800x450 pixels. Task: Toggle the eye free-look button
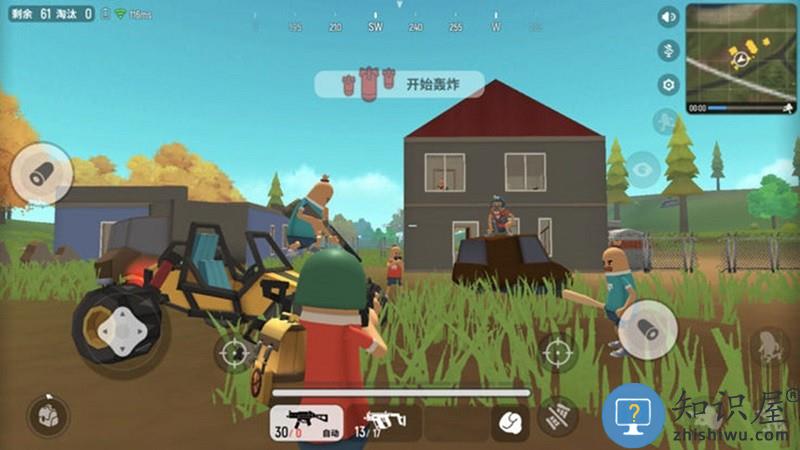tap(641, 167)
